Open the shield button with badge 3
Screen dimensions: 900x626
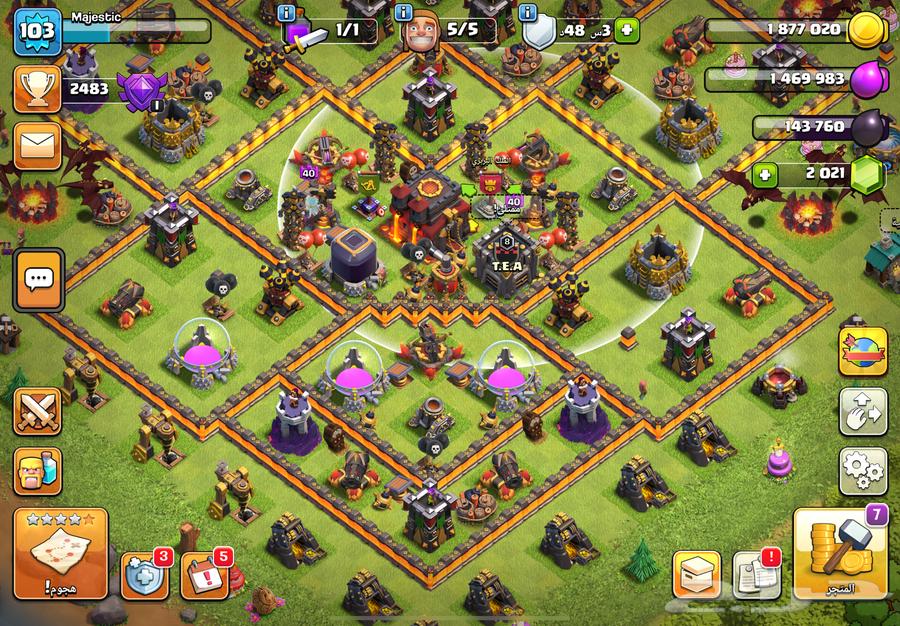tap(145, 575)
